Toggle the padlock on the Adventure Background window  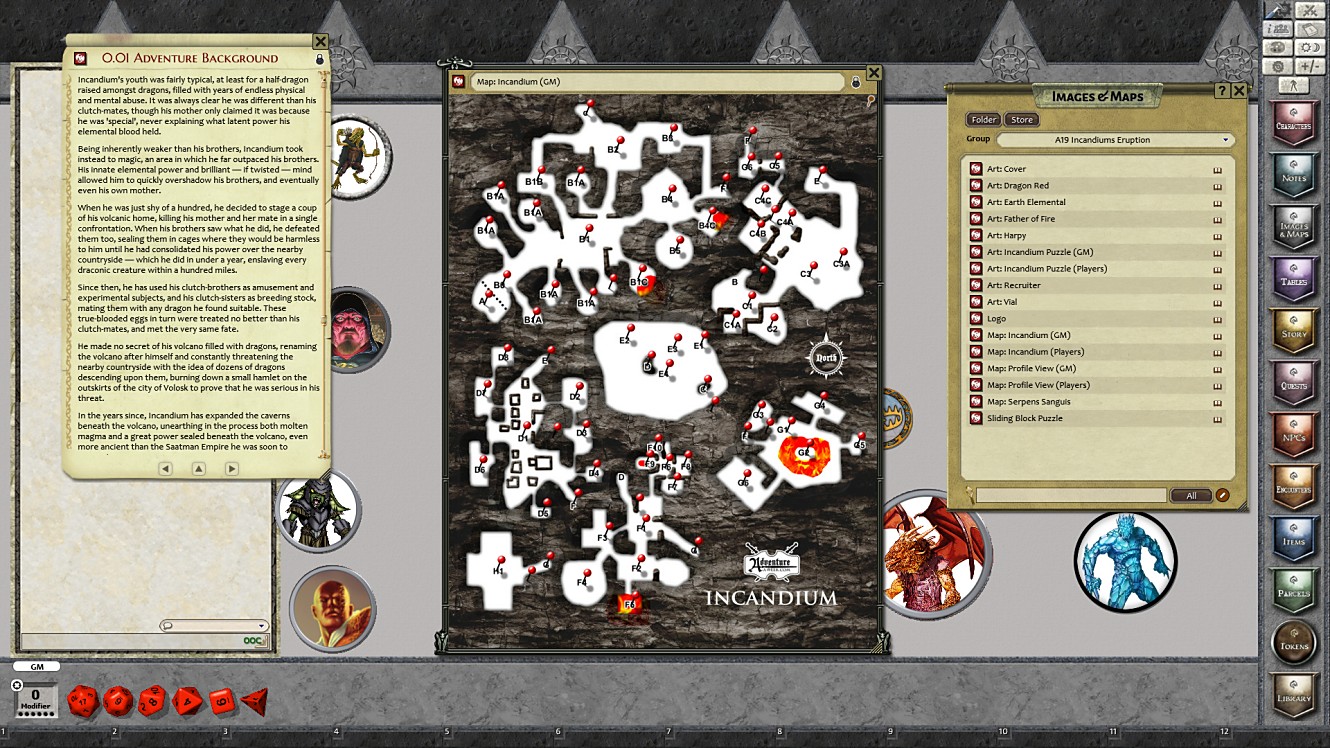coord(318,60)
